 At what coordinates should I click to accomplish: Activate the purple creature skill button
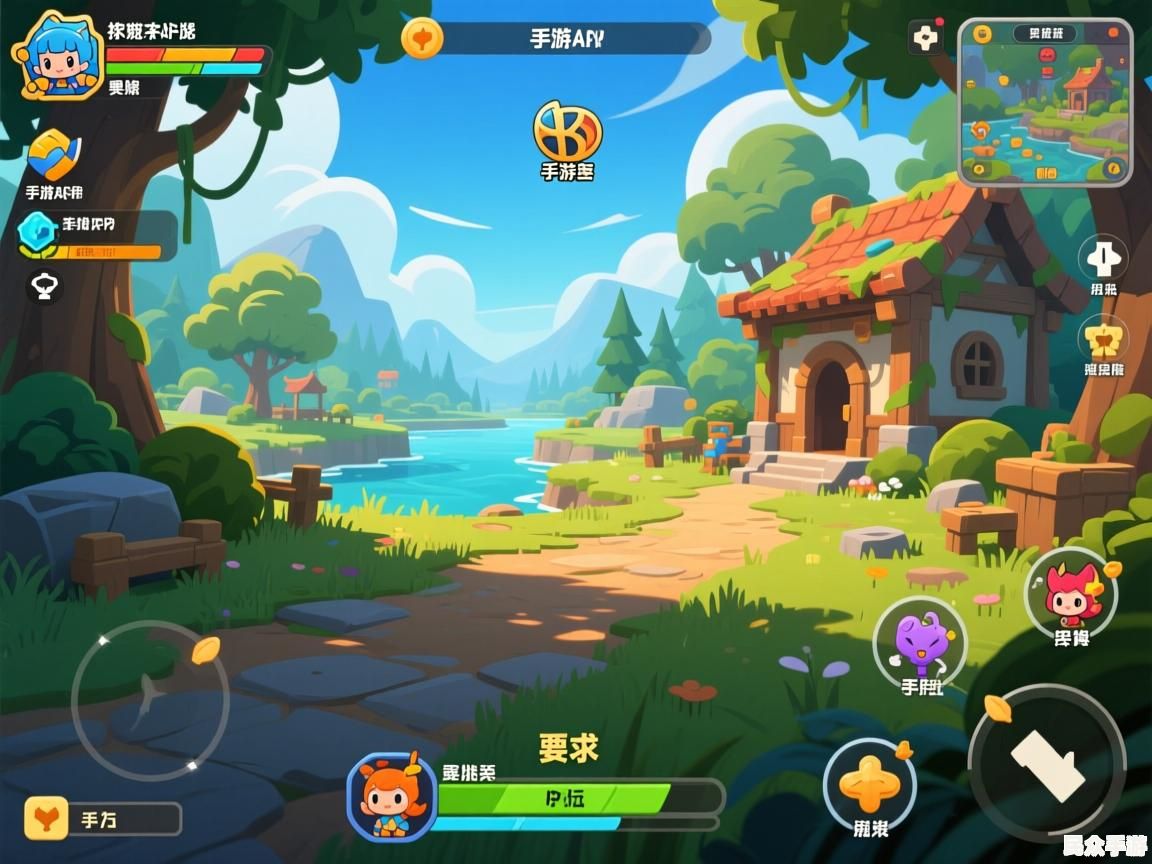point(920,642)
